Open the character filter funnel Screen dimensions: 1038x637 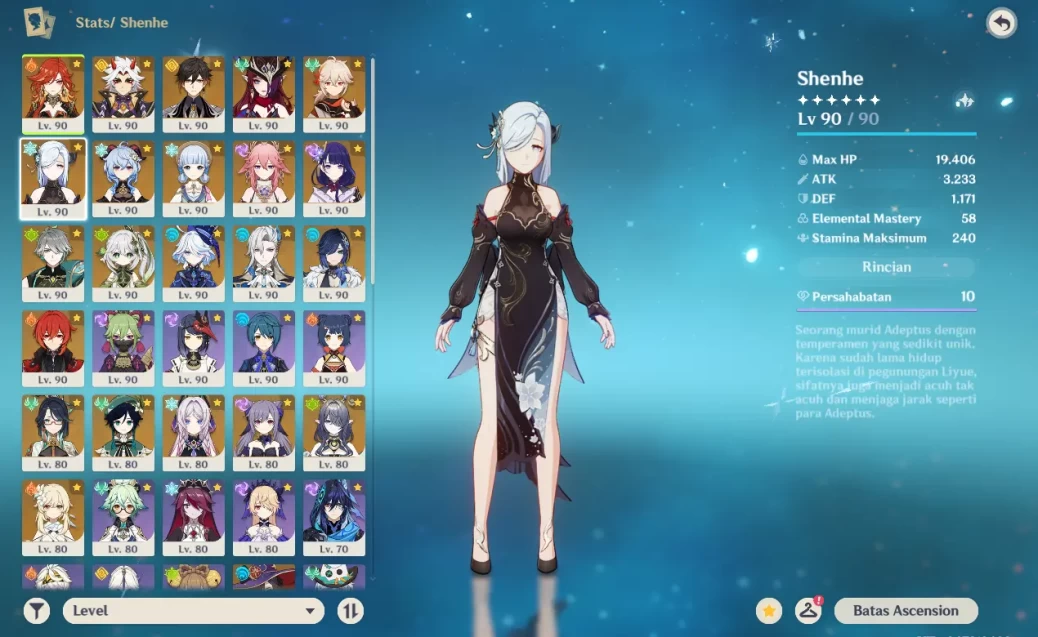tap(36, 610)
